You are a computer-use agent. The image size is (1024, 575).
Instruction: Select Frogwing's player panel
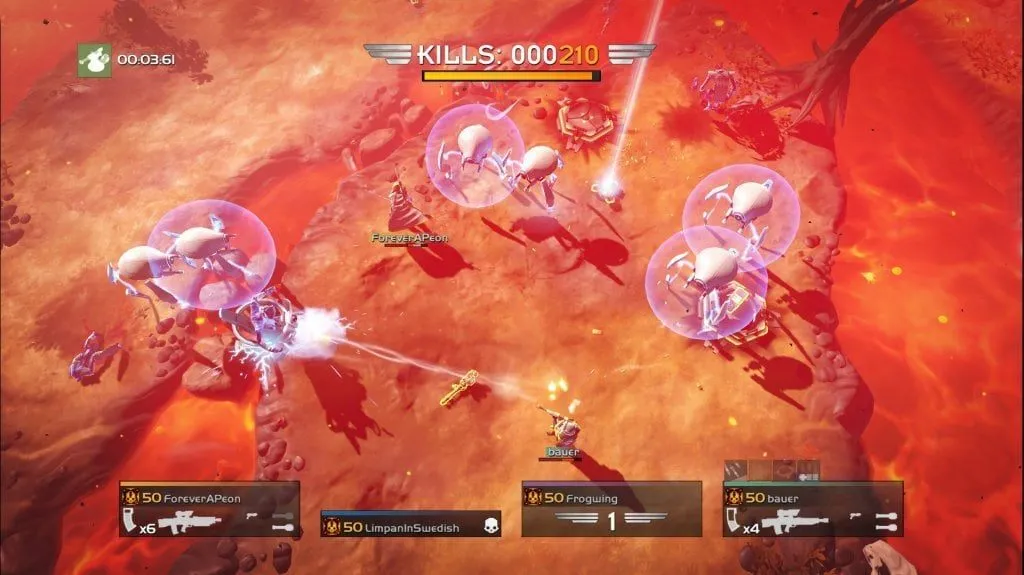point(611,508)
